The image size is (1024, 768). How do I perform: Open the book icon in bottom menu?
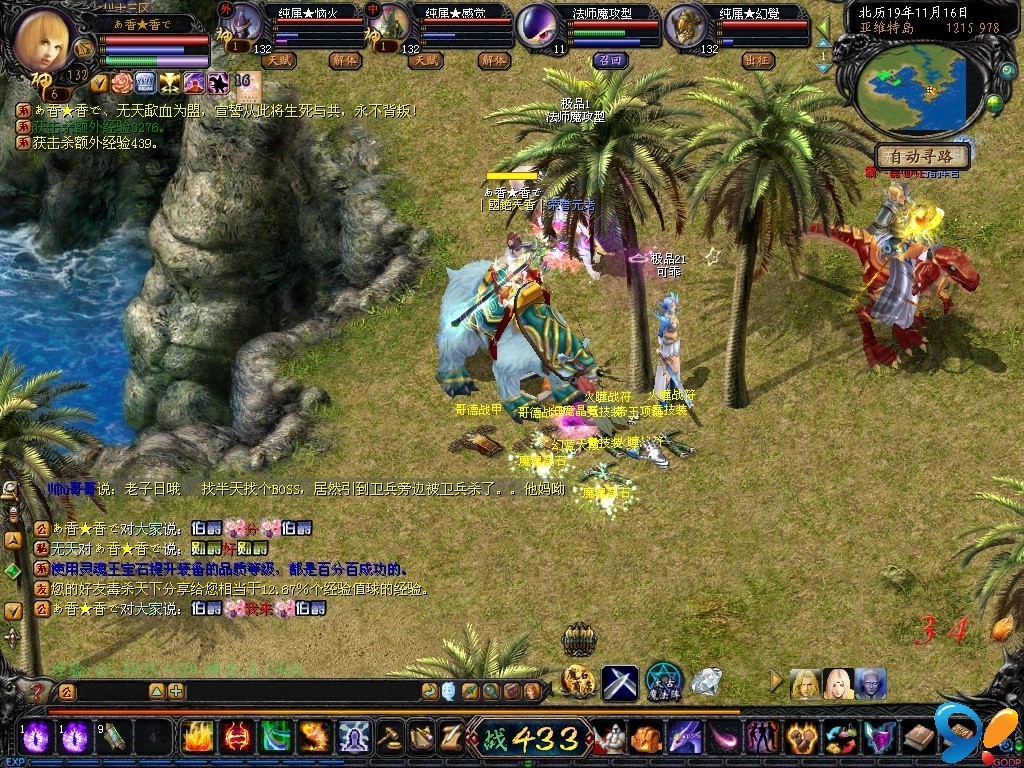click(x=918, y=738)
